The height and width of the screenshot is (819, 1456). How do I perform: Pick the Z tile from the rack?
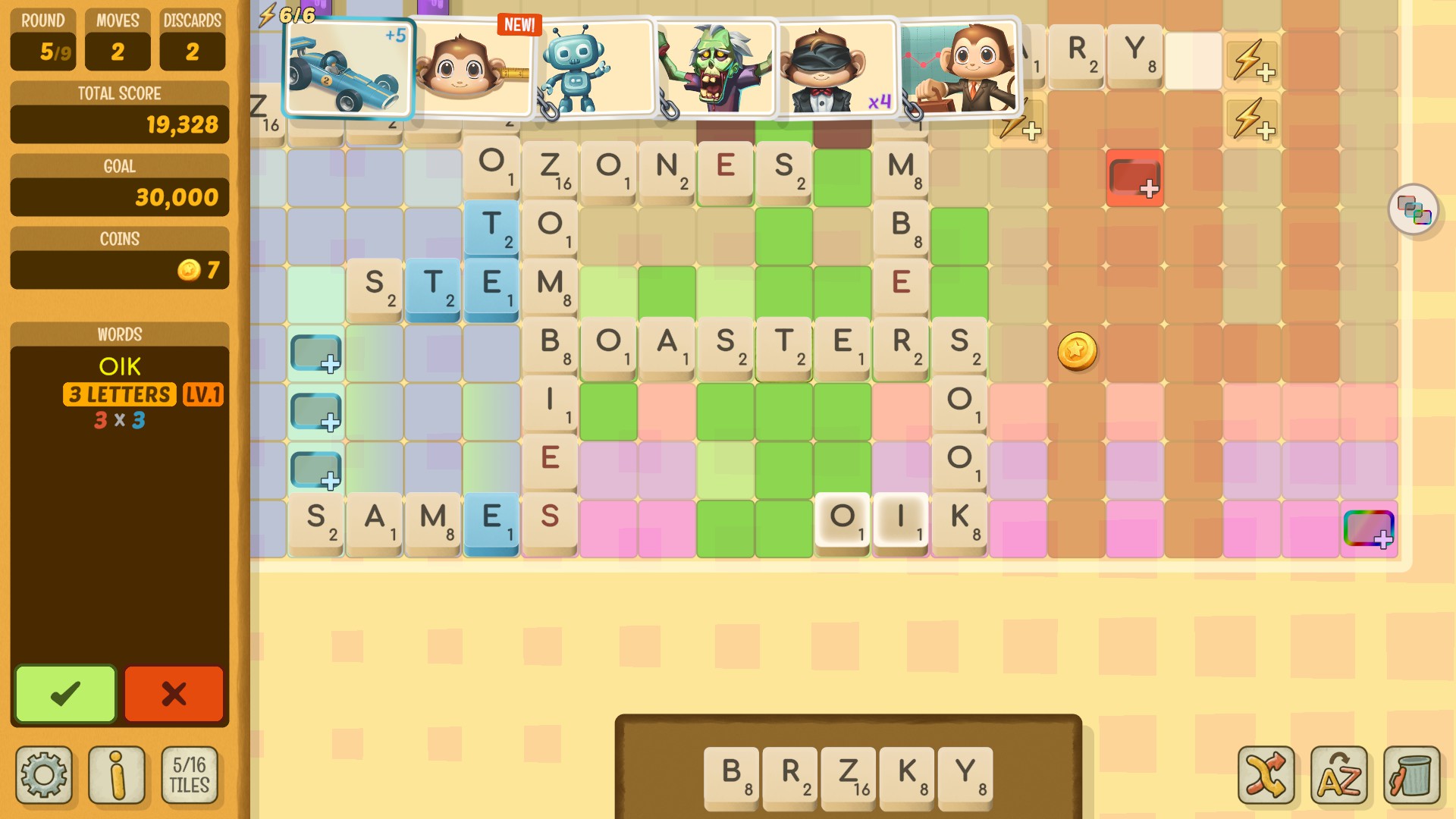849,777
